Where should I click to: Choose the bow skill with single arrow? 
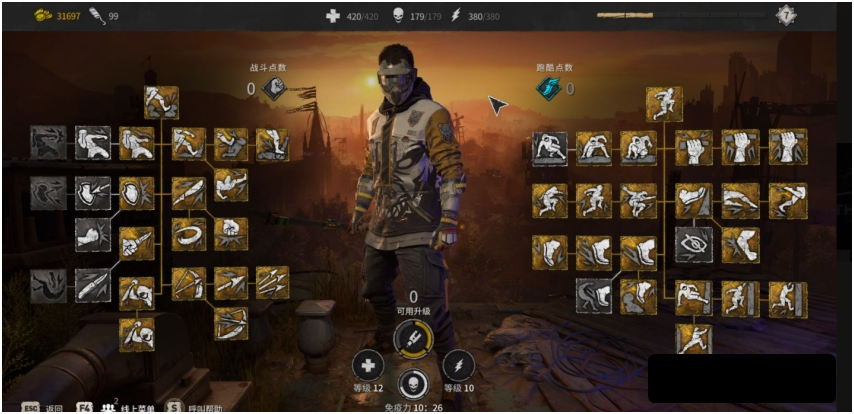(x=230, y=324)
